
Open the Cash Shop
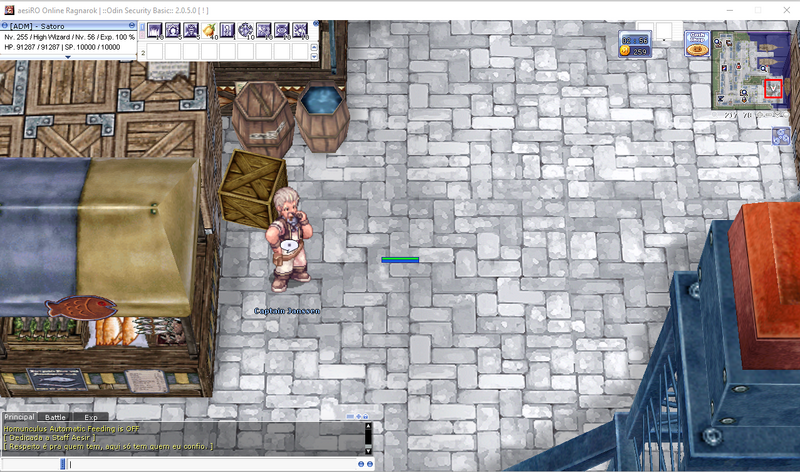click(x=697, y=44)
